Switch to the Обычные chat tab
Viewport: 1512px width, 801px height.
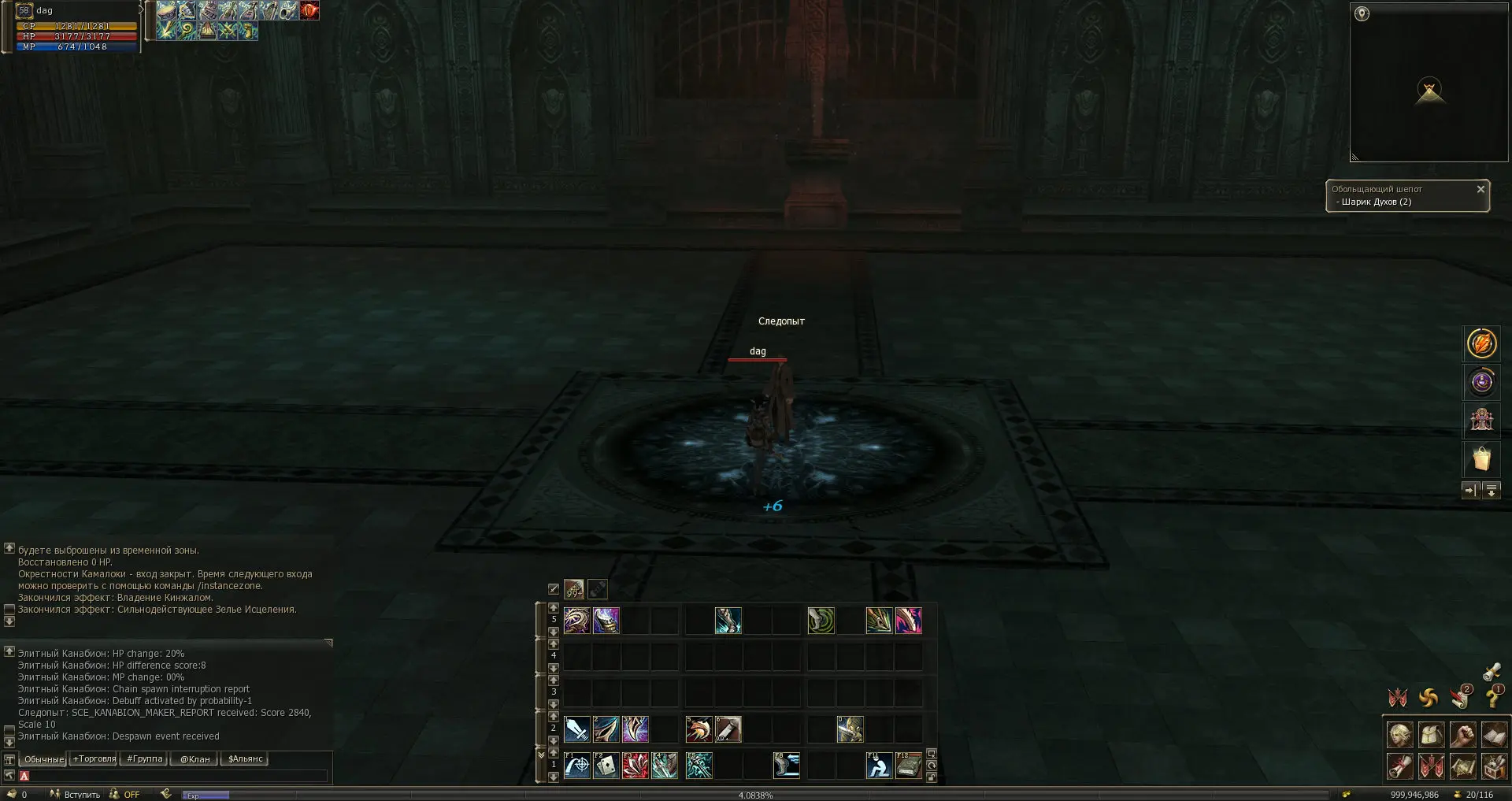point(43,759)
